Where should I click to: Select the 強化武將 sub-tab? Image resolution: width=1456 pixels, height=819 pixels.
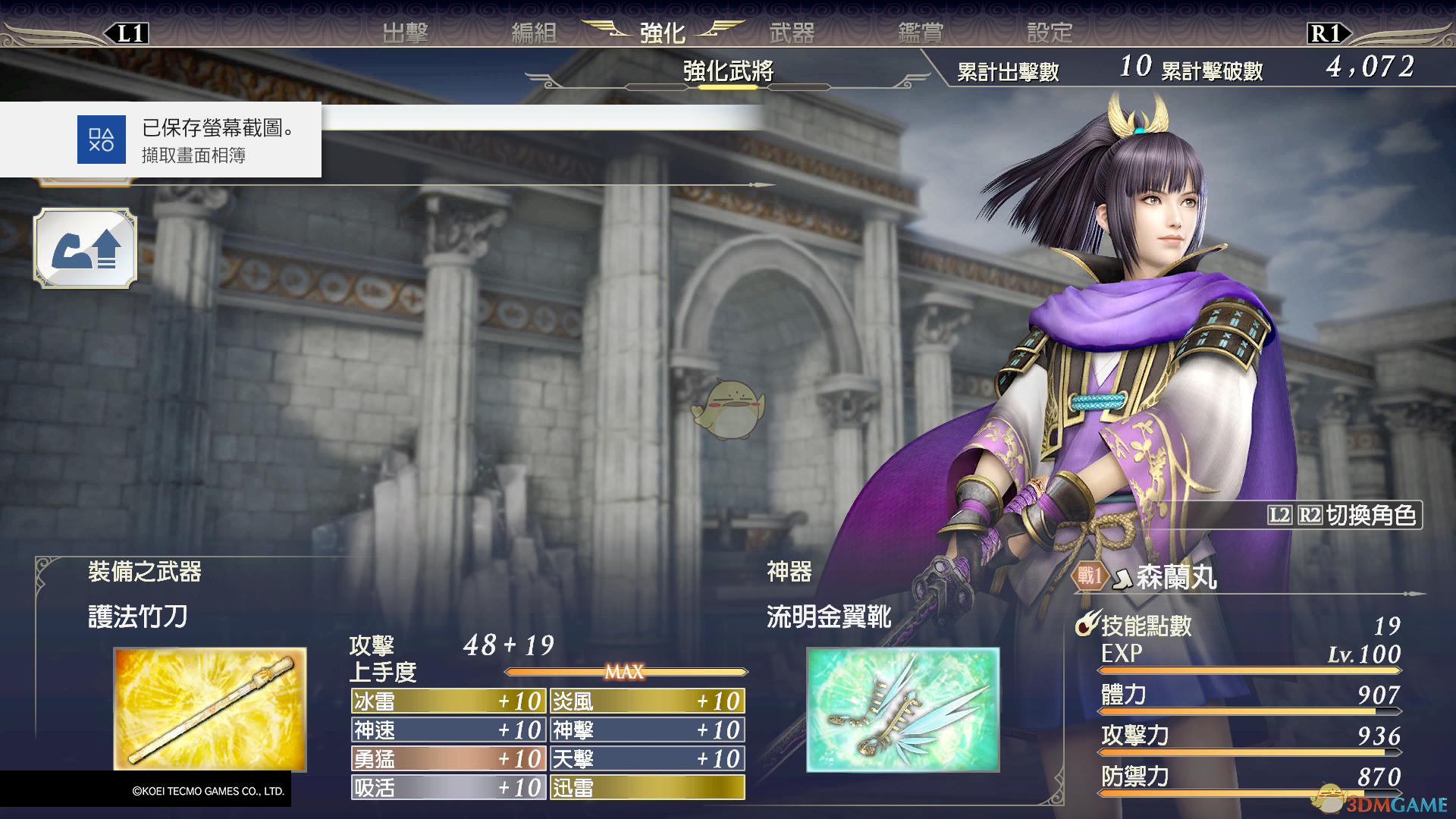point(728,71)
